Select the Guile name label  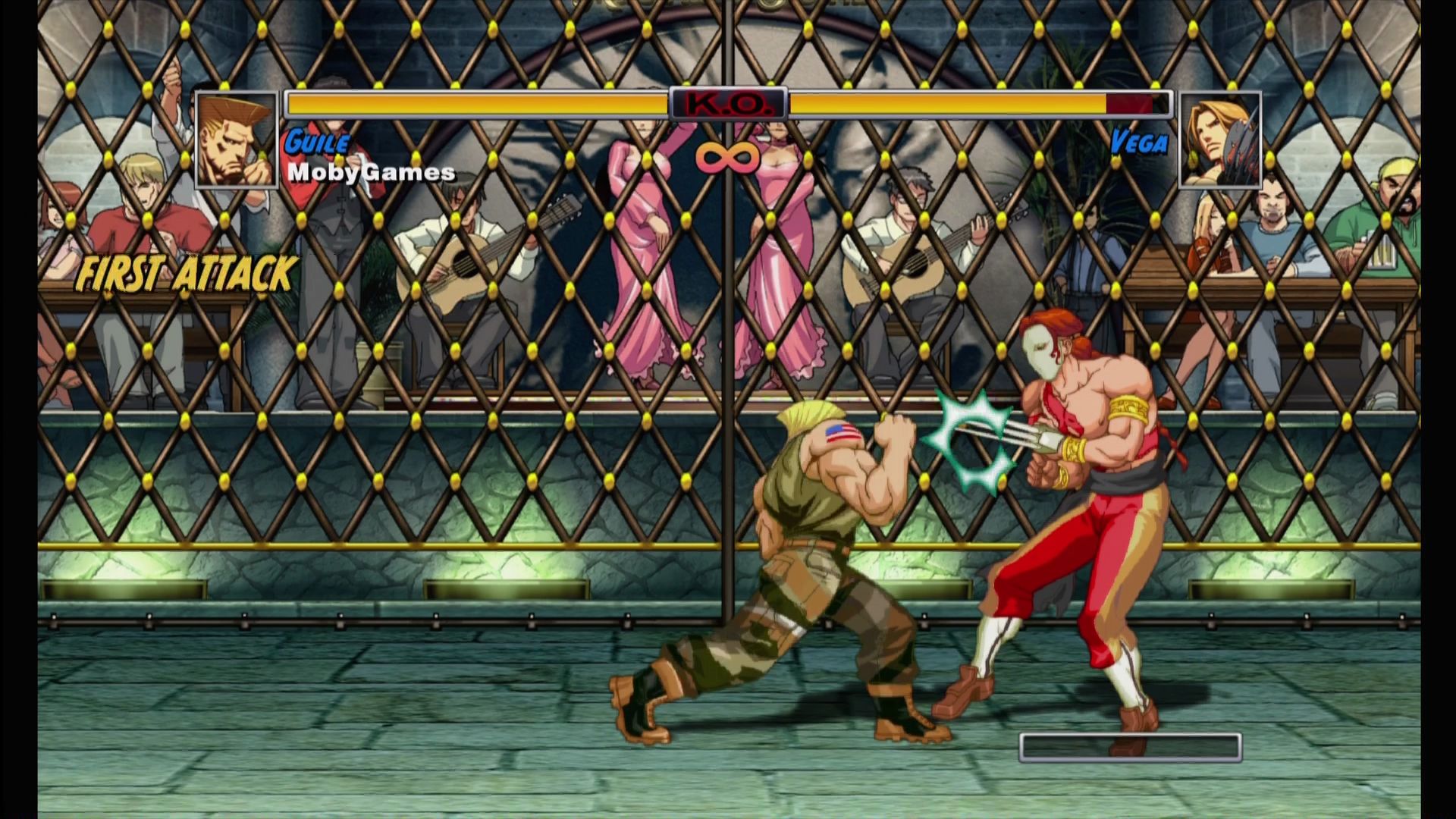tap(316, 141)
